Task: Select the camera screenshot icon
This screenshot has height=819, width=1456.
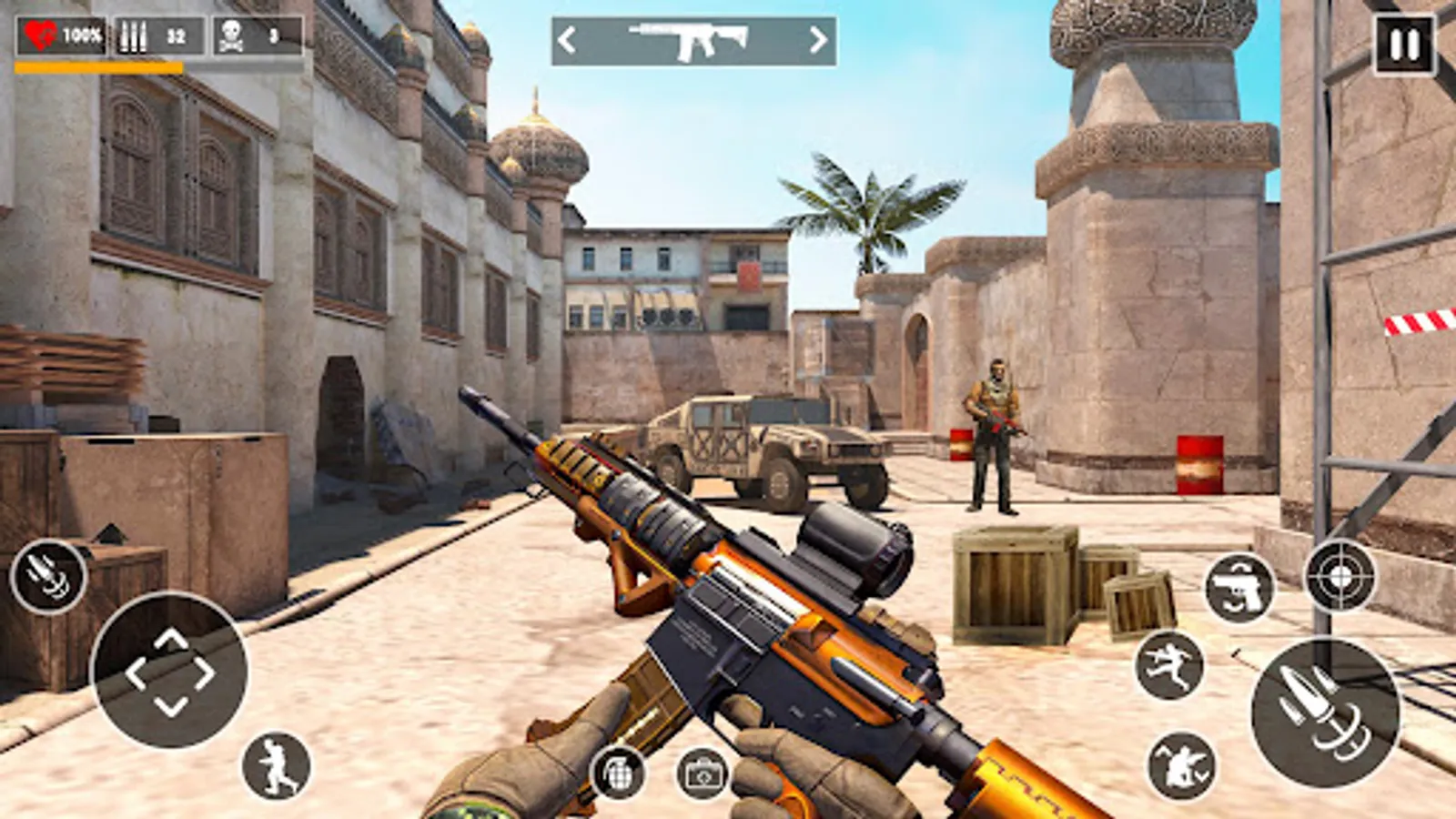Action: [702, 769]
